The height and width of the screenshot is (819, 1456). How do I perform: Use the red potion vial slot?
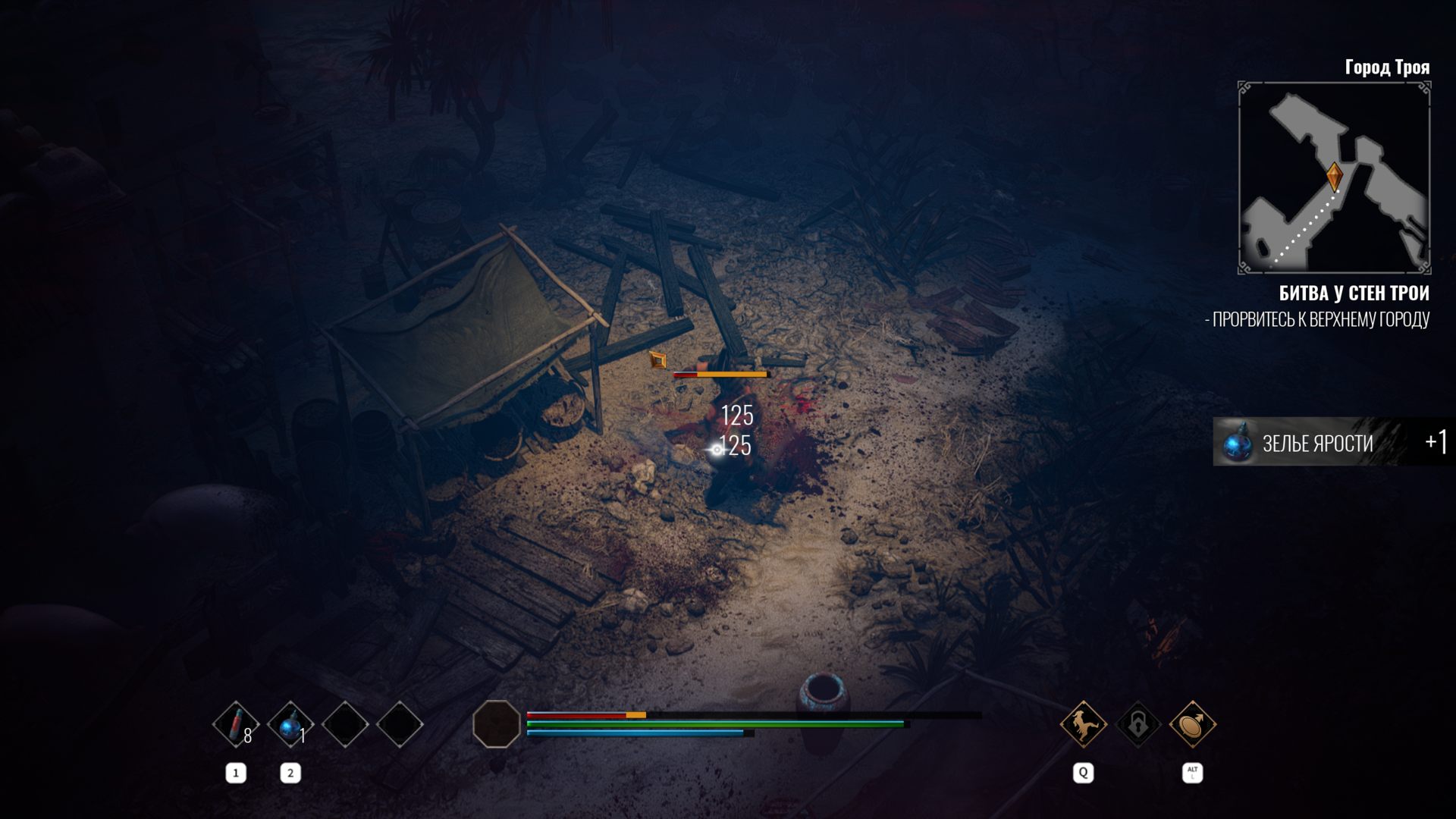(x=236, y=724)
